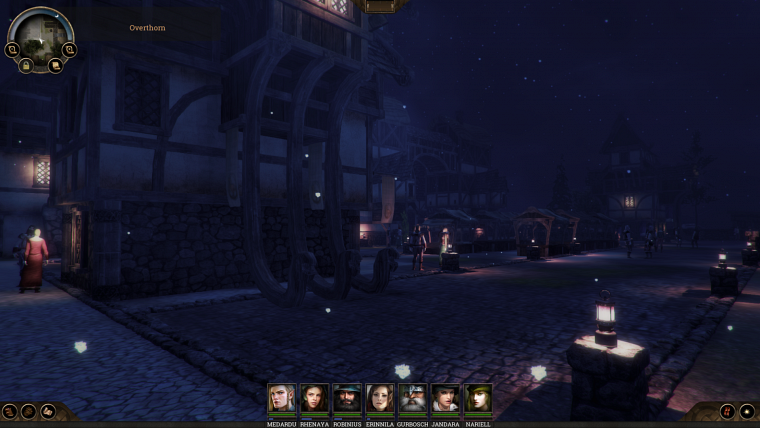Click the glowing orb button in the corner

tap(746, 411)
